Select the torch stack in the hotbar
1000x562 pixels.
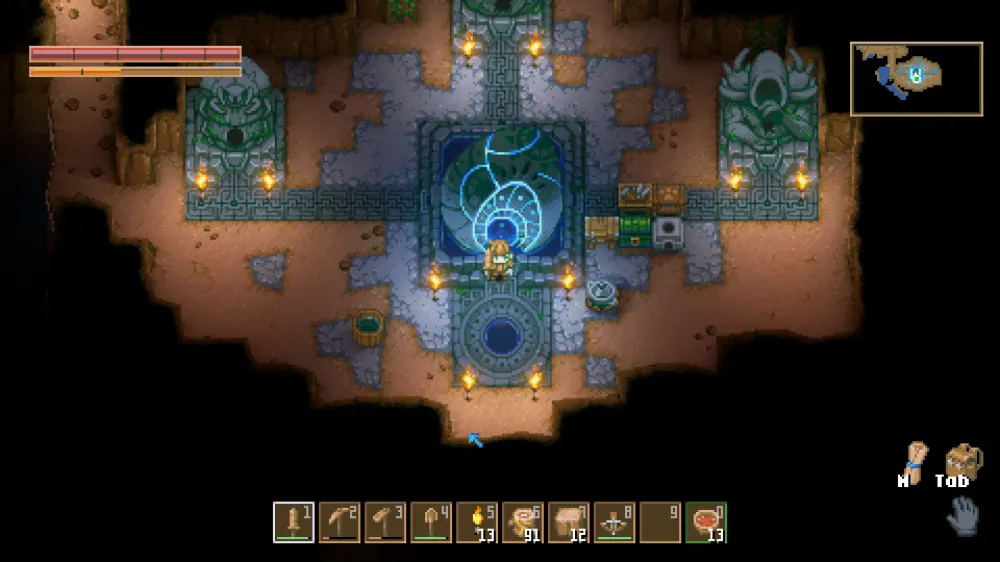click(477, 522)
